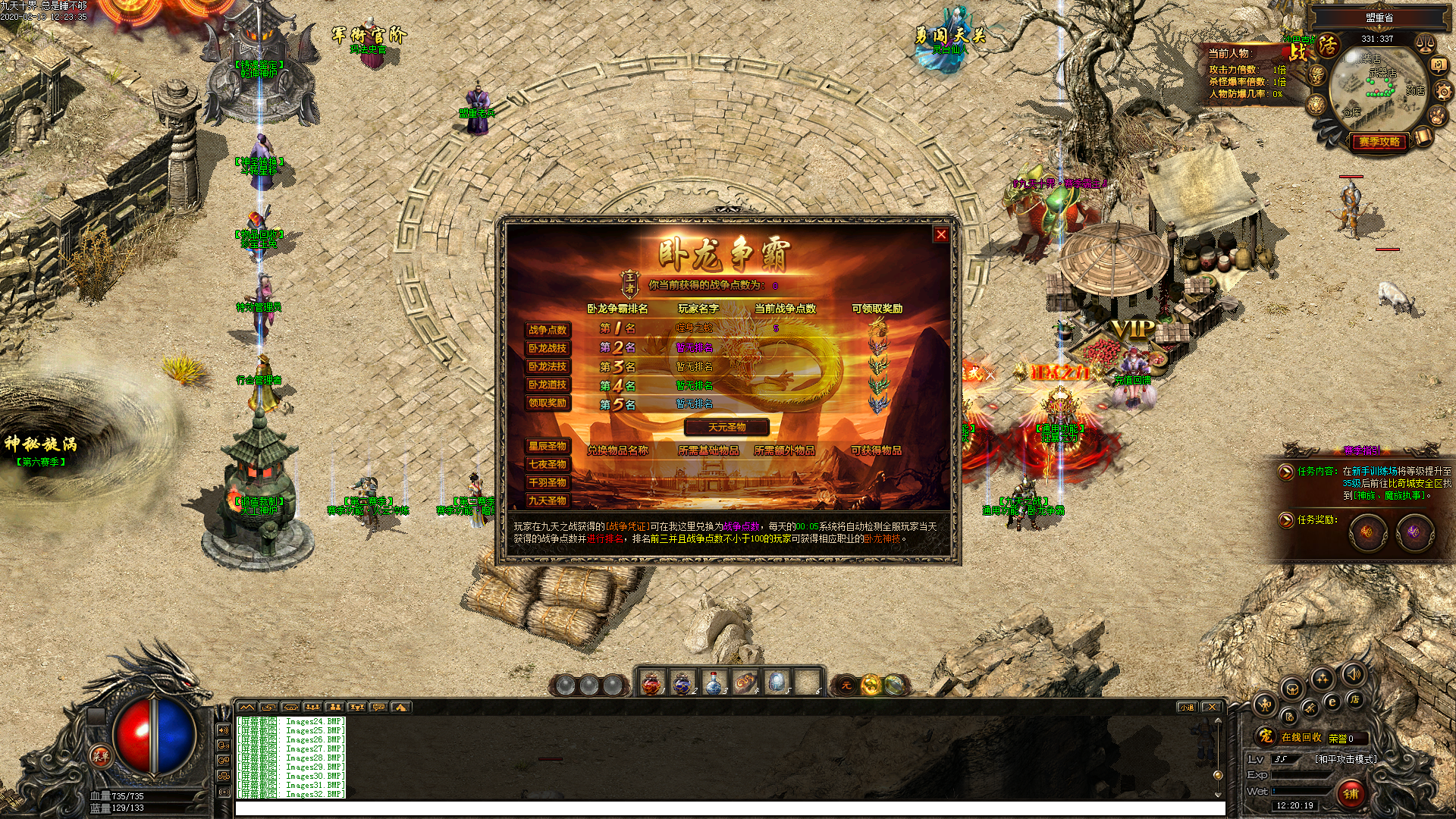
Task: Click the chat input field
Action: pos(728,808)
